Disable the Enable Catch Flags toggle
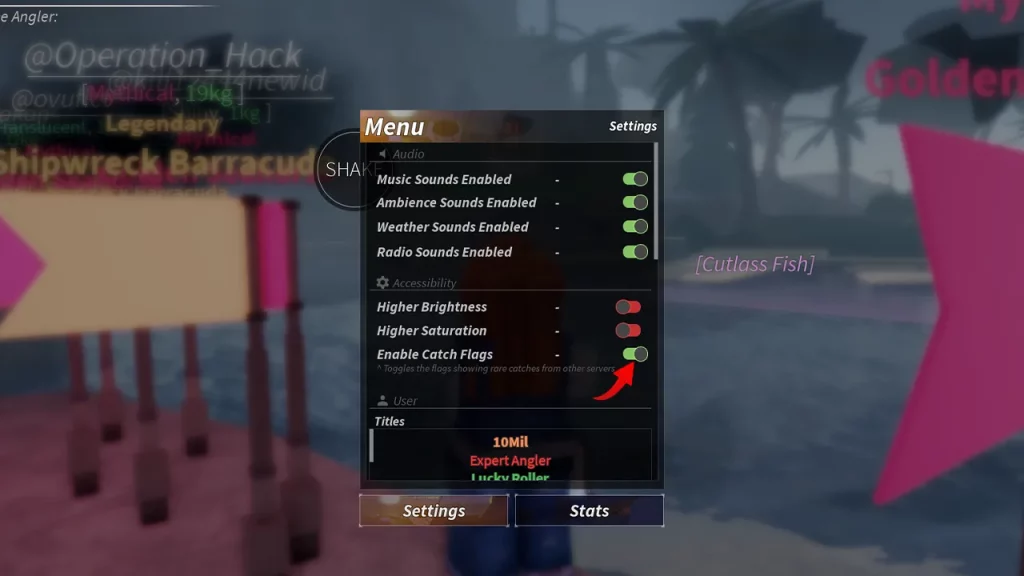Screen dimensions: 1024x576 (635, 354)
